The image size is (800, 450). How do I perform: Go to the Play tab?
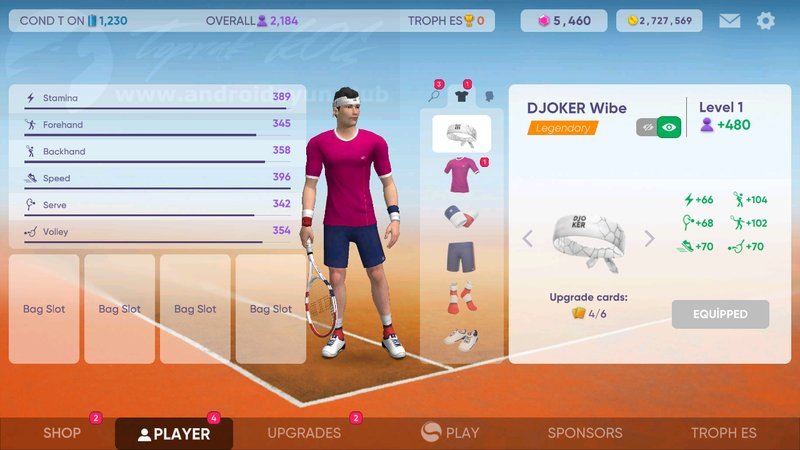click(450, 433)
